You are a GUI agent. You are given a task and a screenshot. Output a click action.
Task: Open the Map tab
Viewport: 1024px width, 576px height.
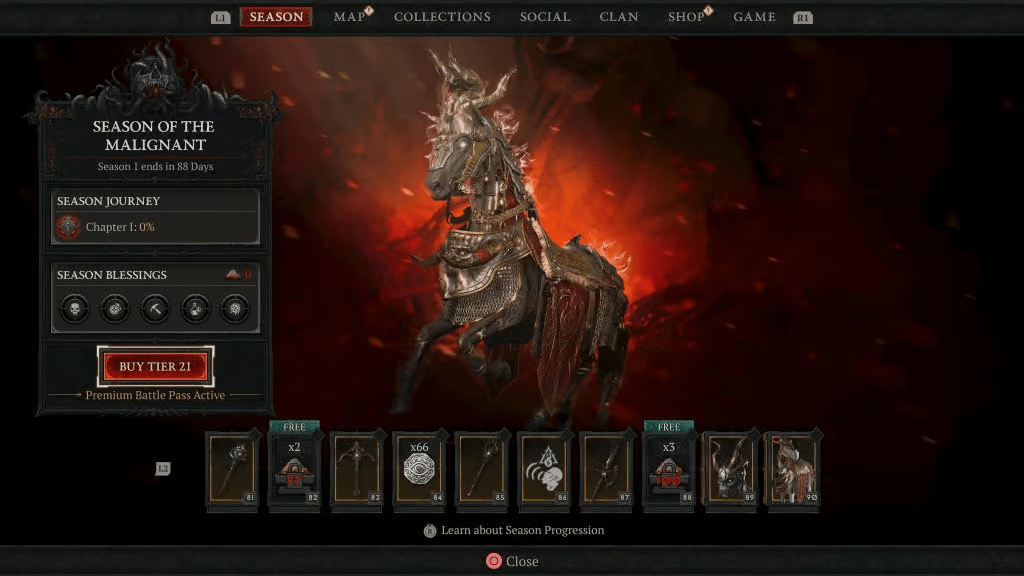pyautogui.click(x=349, y=17)
